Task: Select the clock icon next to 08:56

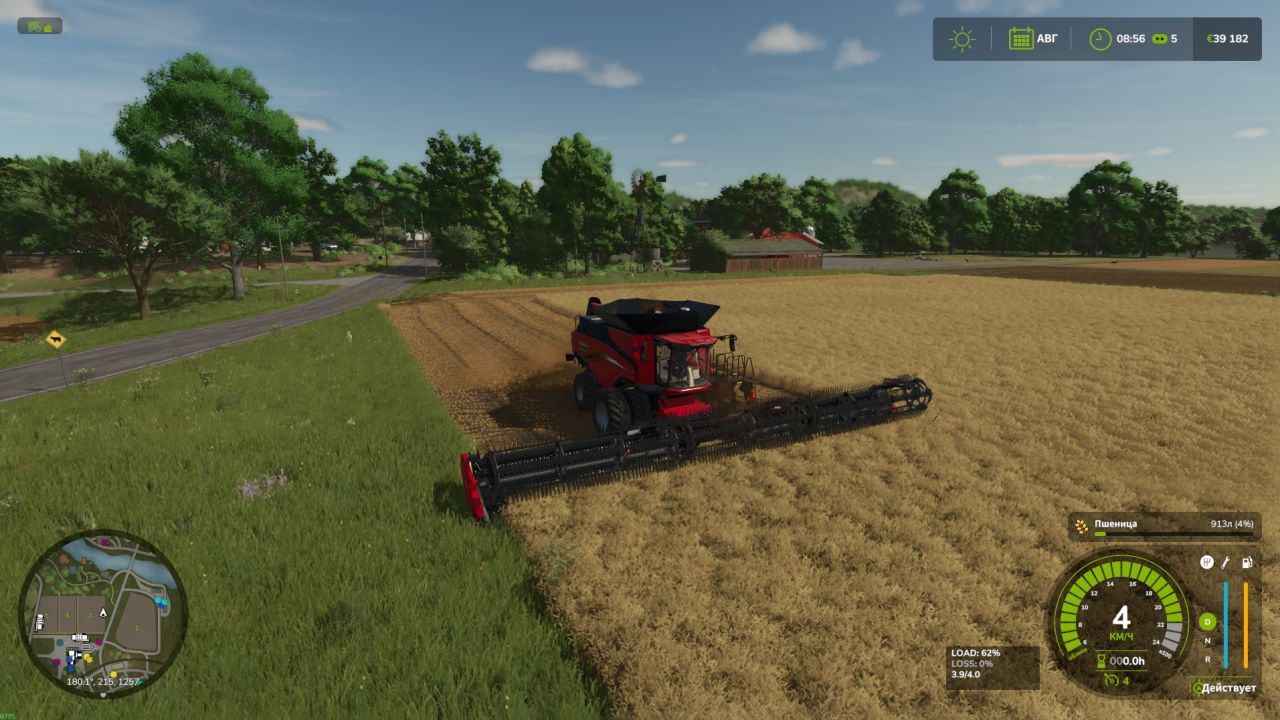Action: 1100,37
